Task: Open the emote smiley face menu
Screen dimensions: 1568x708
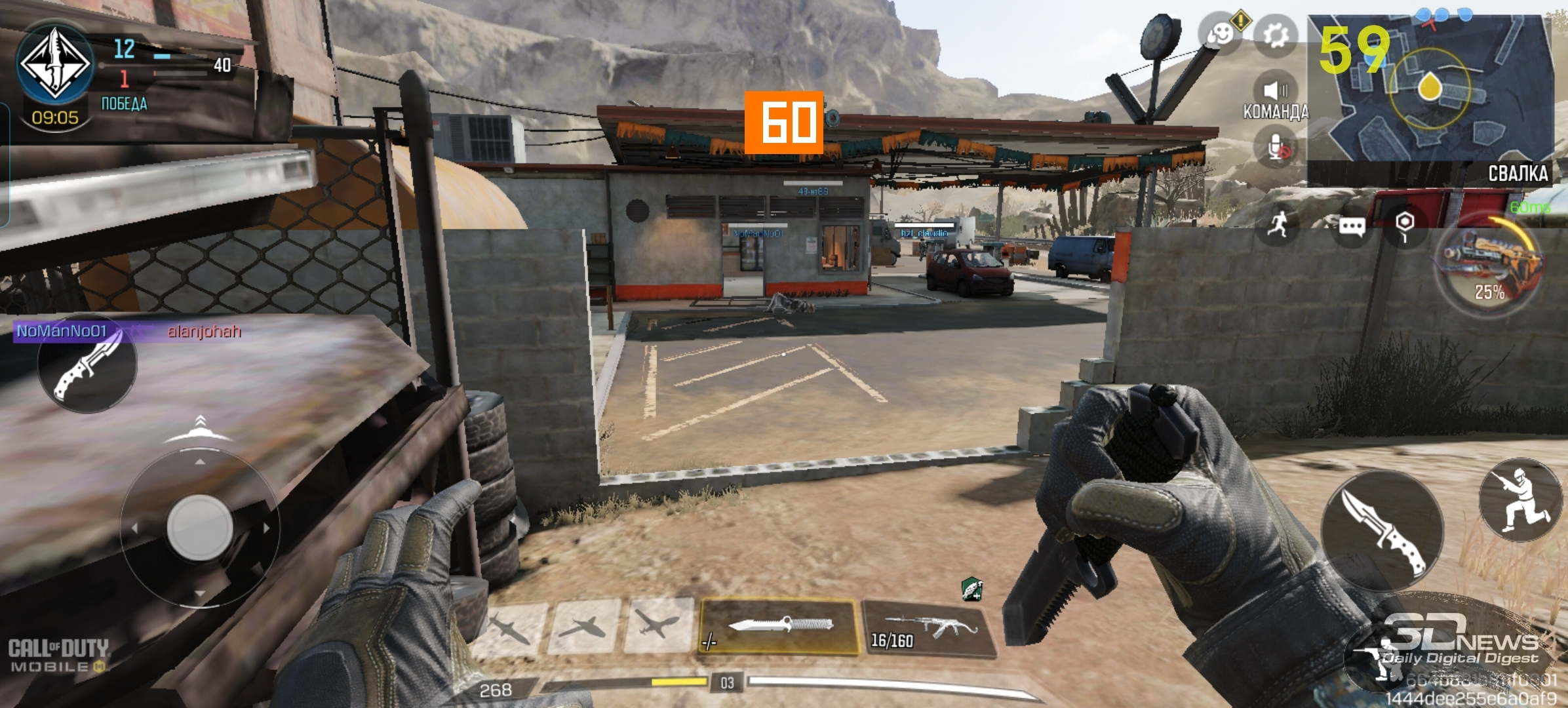Action: pyautogui.click(x=1221, y=33)
